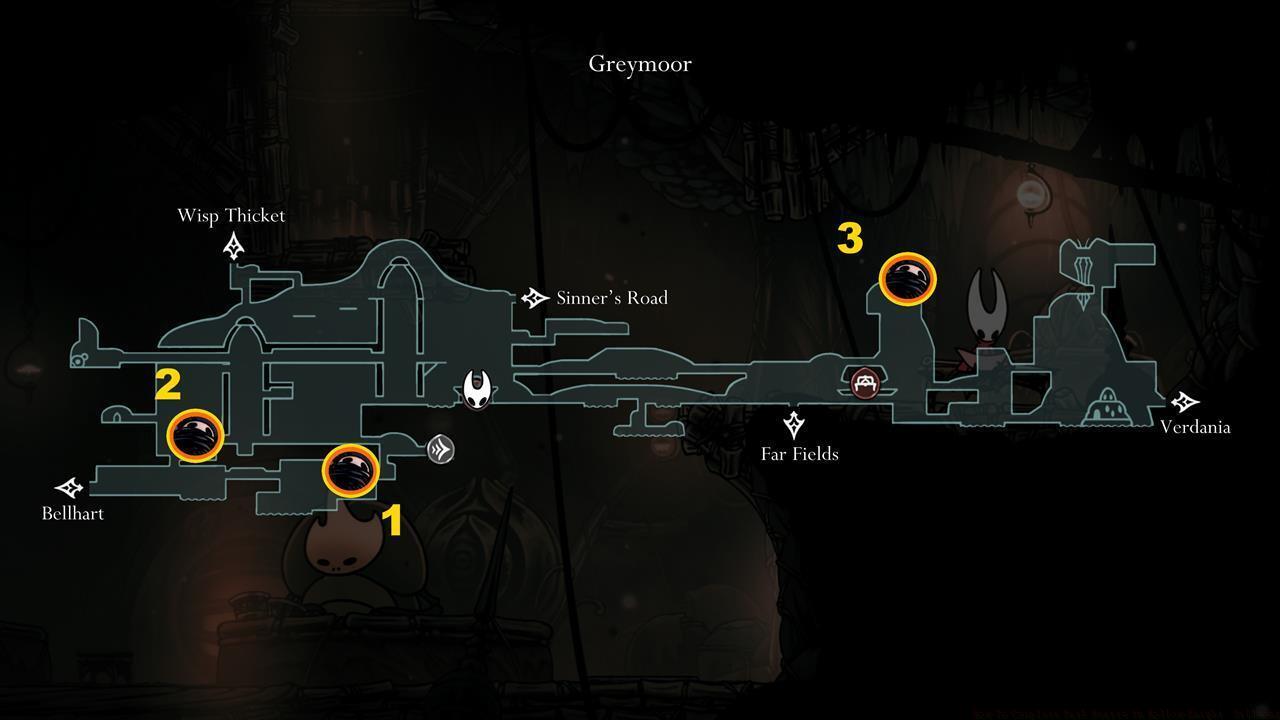Click the yellow number 1 marker label
The image size is (1280, 720).
[x=393, y=519]
